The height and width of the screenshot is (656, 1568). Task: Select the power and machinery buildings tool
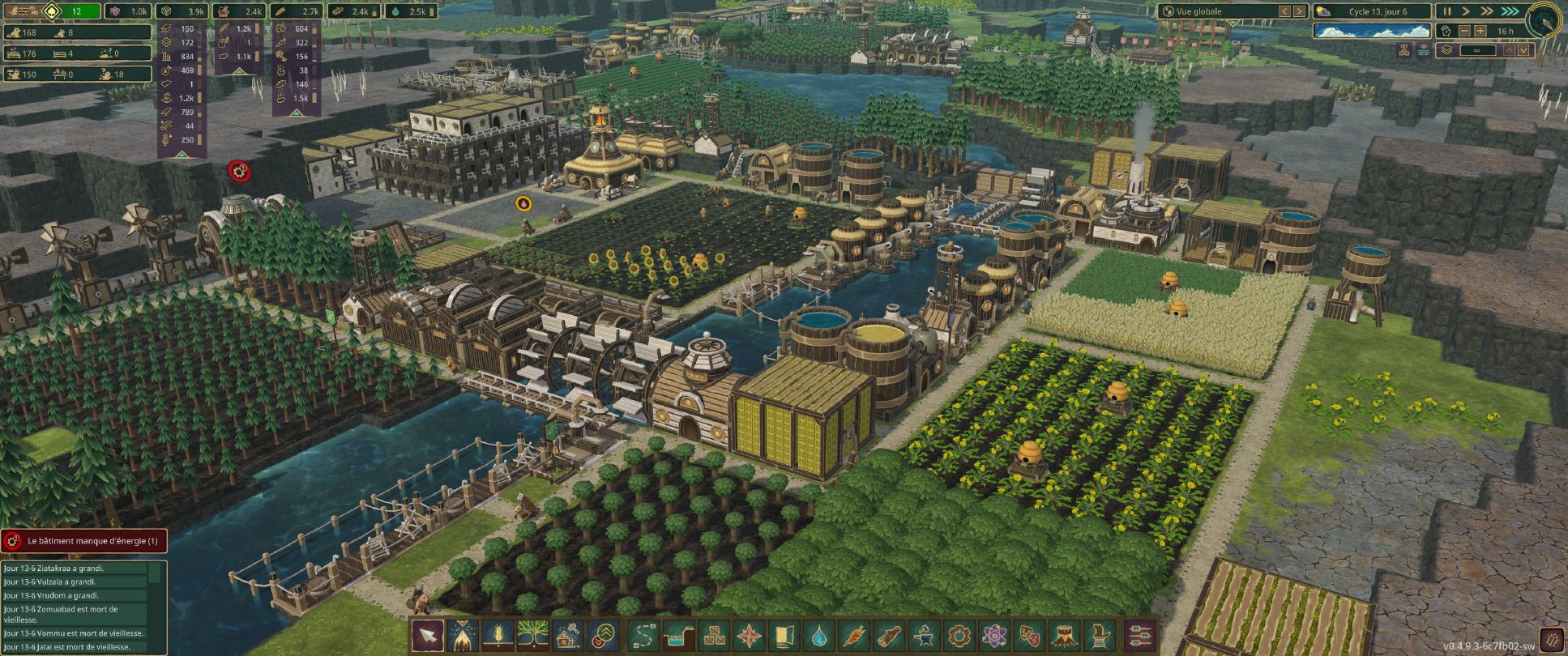coord(959,634)
